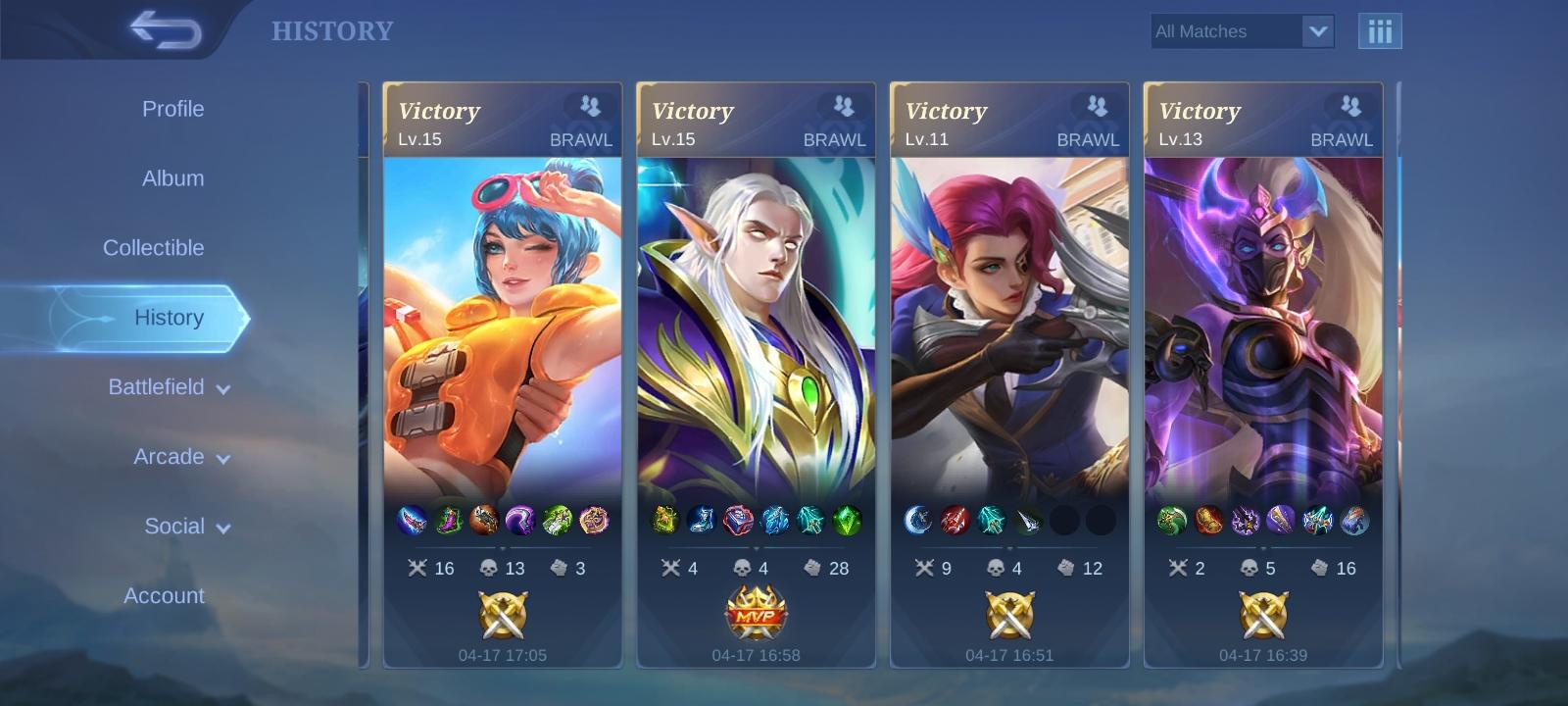Switch to the Profile tab
The width and height of the screenshot is (1568, 706).
tap(172, 109)
